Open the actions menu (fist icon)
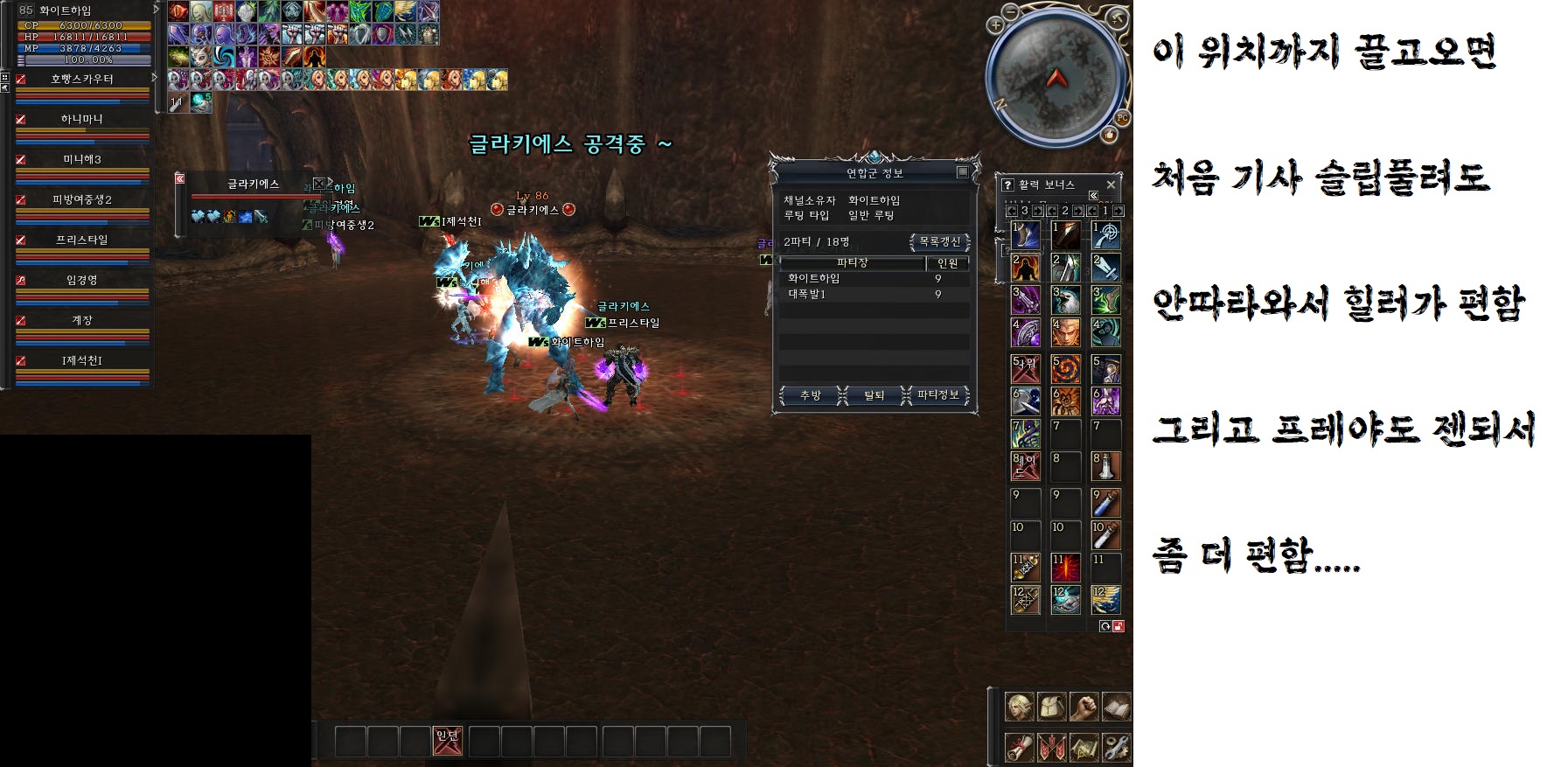 (1084, 707)
